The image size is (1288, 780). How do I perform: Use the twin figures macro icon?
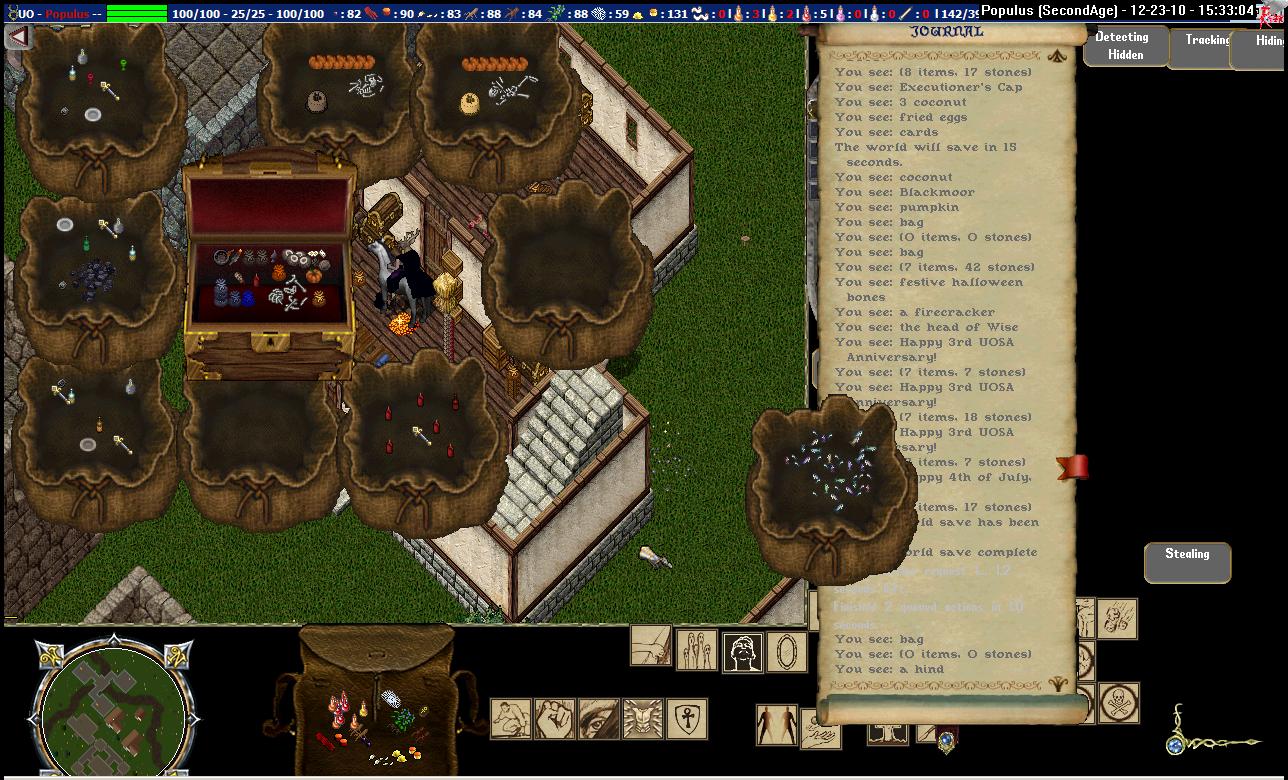(776, 725)
